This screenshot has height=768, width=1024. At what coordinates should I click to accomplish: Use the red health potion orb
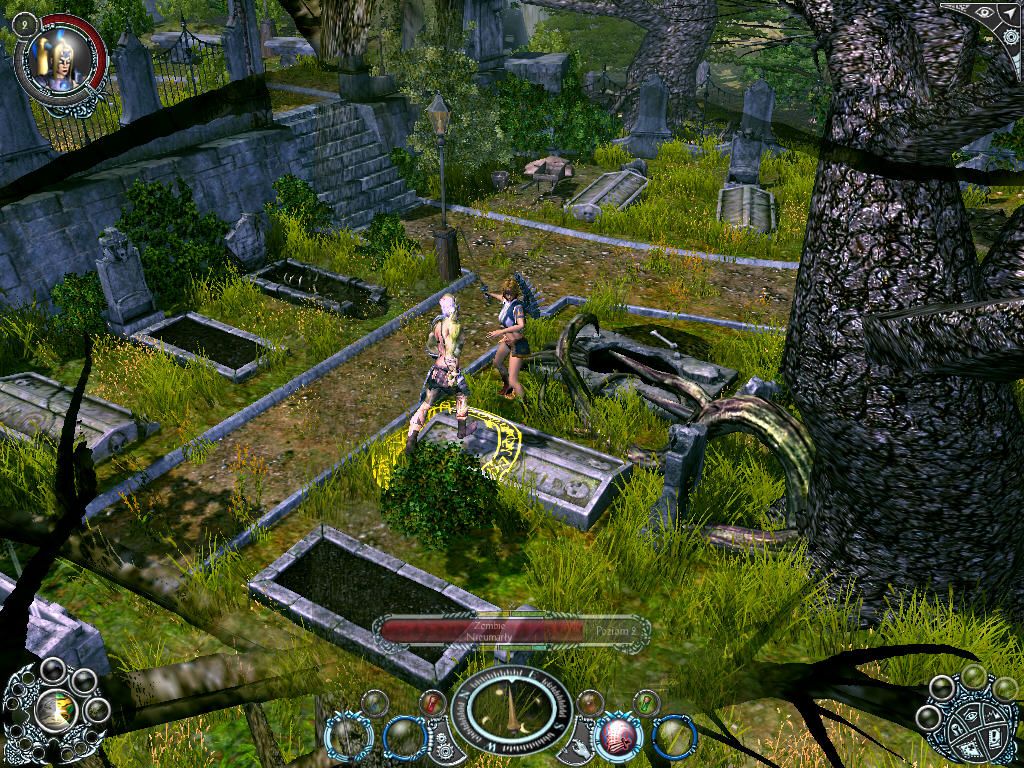tap(432, 702)
